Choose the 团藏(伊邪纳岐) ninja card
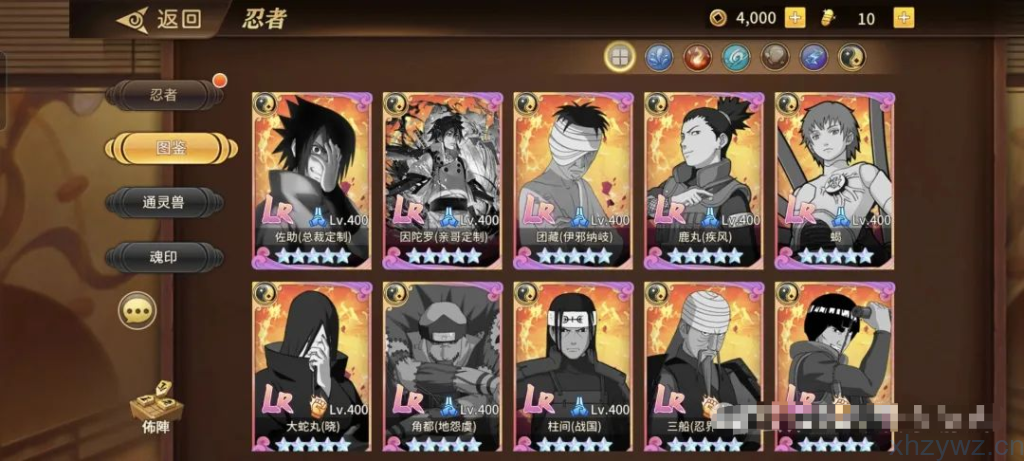Viewport: 1024px width, 461px height. pos(573,179)
